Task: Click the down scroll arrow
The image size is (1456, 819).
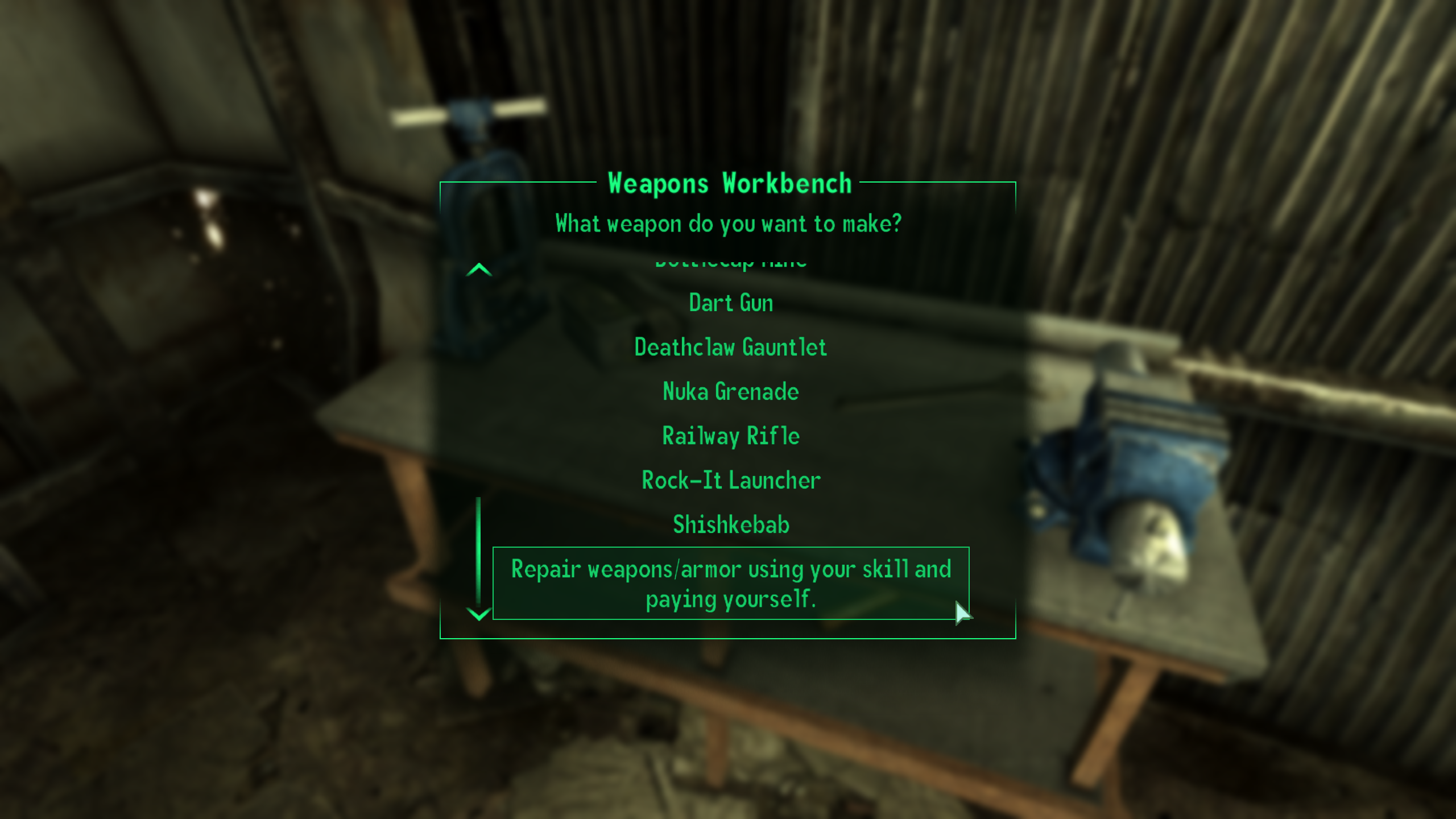Action: pyautogui.click(x=478, y=614)
